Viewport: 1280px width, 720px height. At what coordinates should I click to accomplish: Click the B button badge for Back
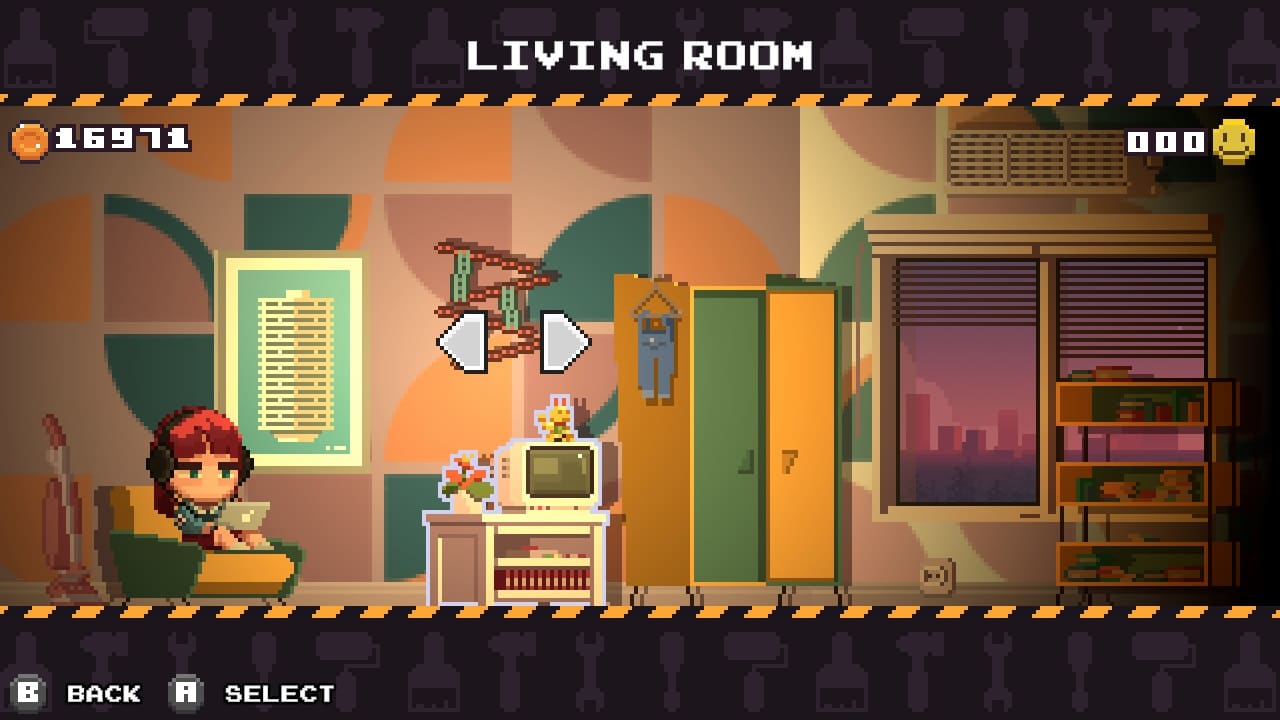coord(28,692)
